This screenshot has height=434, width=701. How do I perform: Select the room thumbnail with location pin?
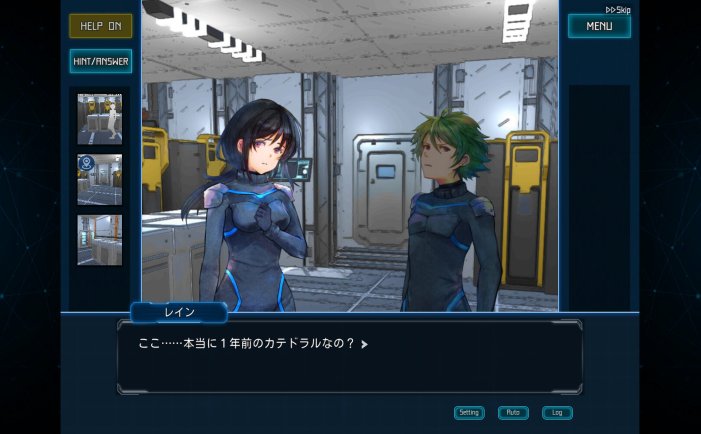tap(100, 179)
